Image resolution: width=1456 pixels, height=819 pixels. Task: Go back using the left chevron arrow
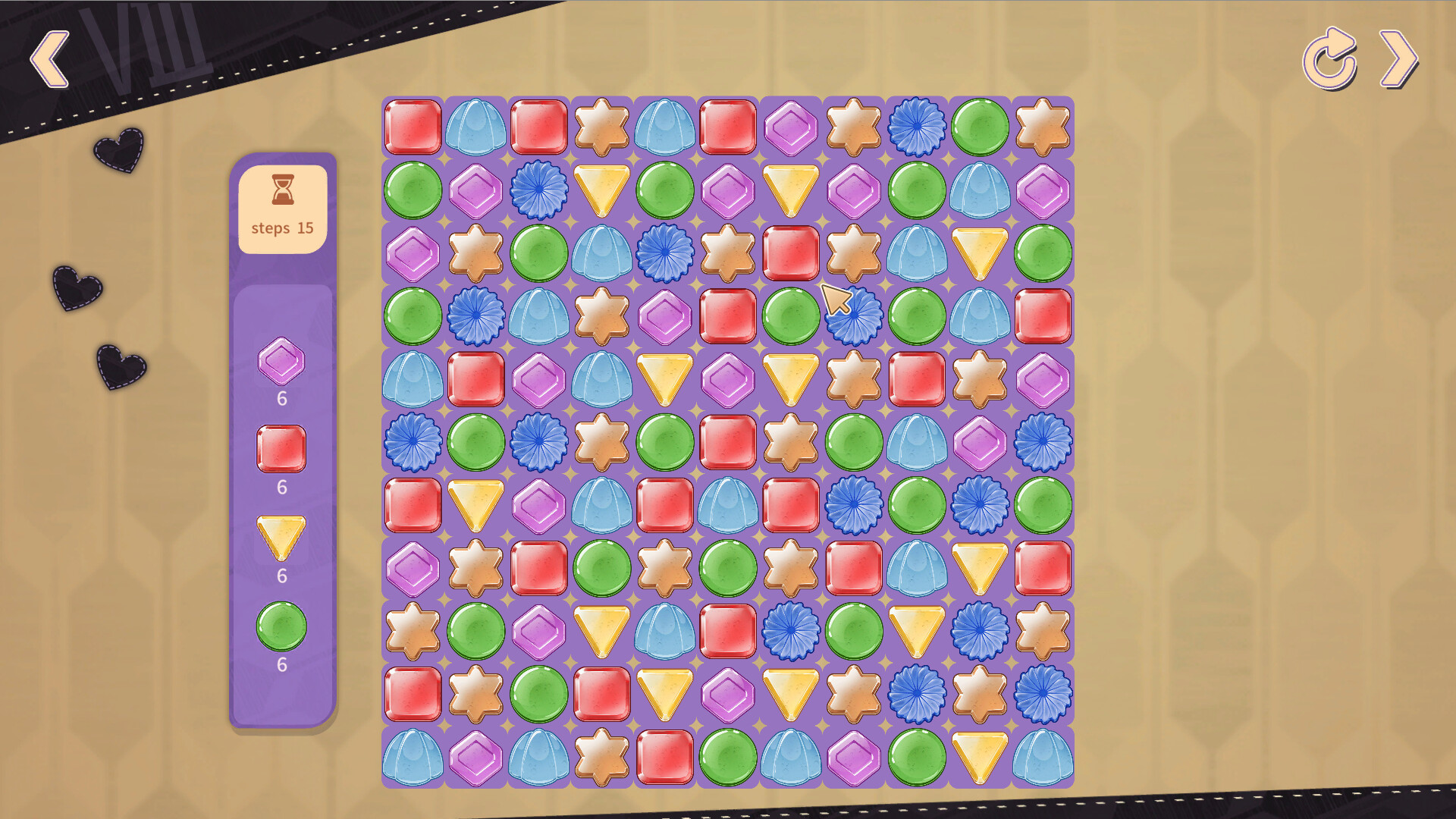click(49, 58)
